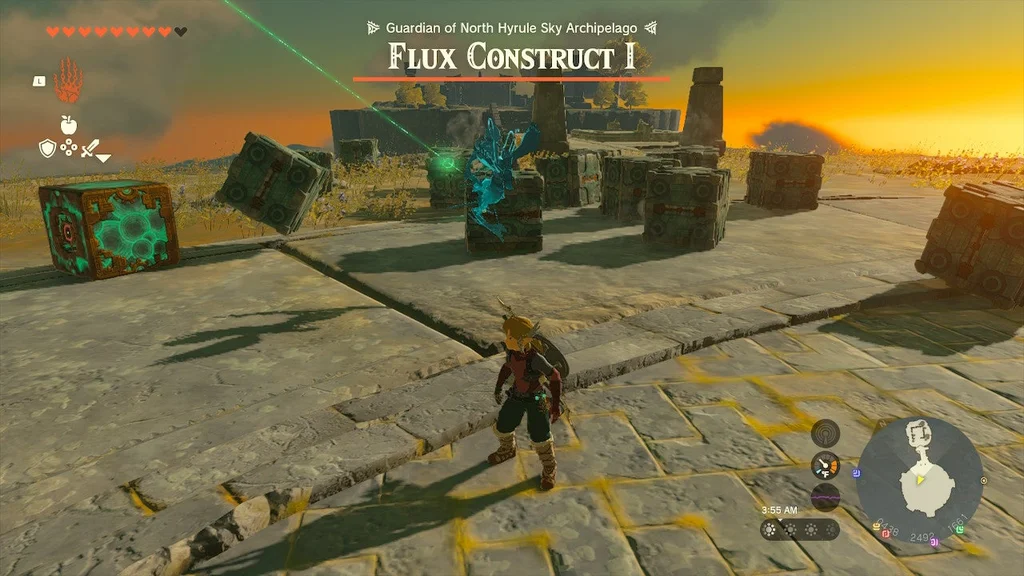
Task: Select the red stamp marker on minimap
Action: click(x=886, y=534)
